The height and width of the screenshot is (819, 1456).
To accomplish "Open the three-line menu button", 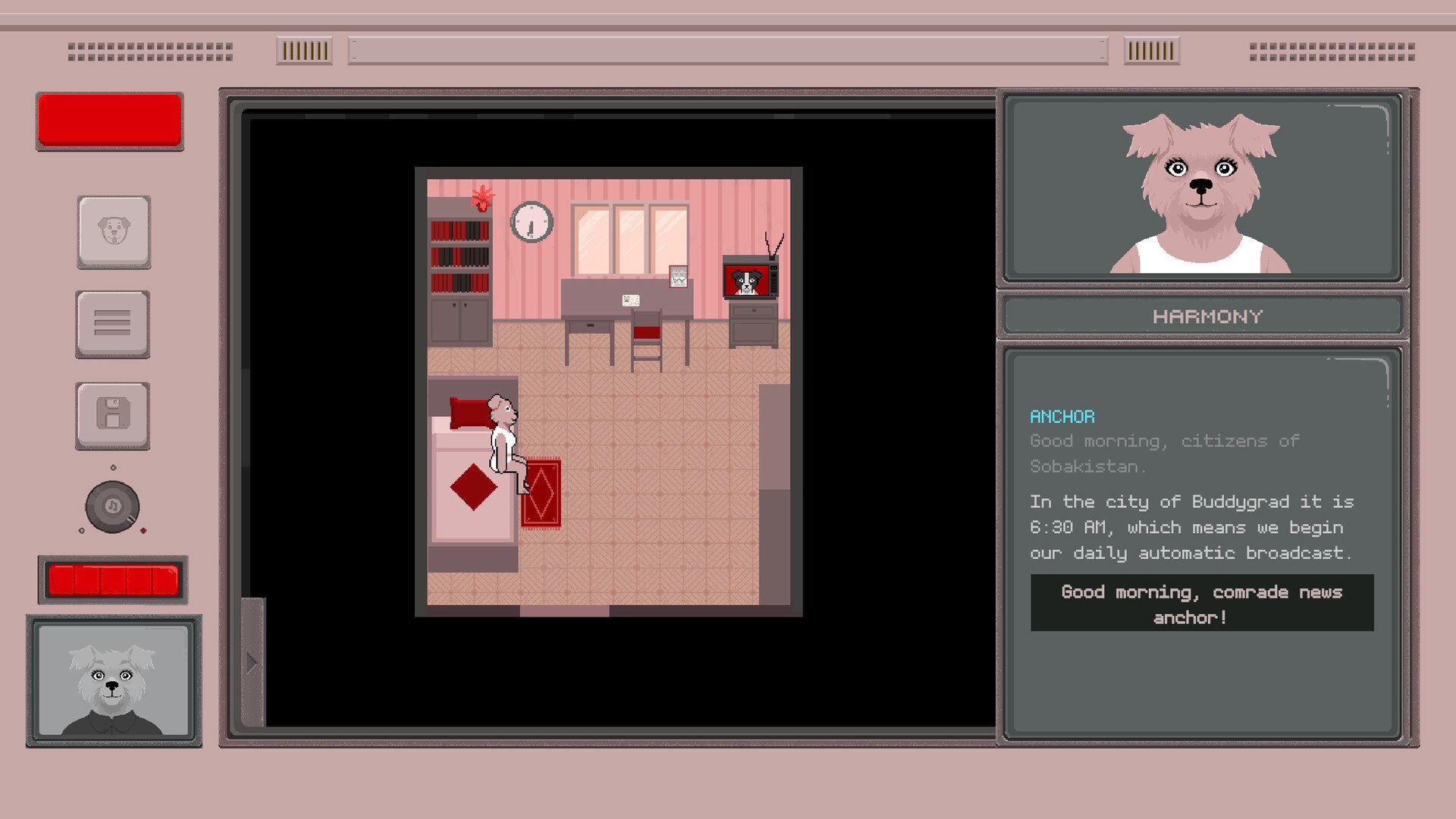I will click(112, 324).
